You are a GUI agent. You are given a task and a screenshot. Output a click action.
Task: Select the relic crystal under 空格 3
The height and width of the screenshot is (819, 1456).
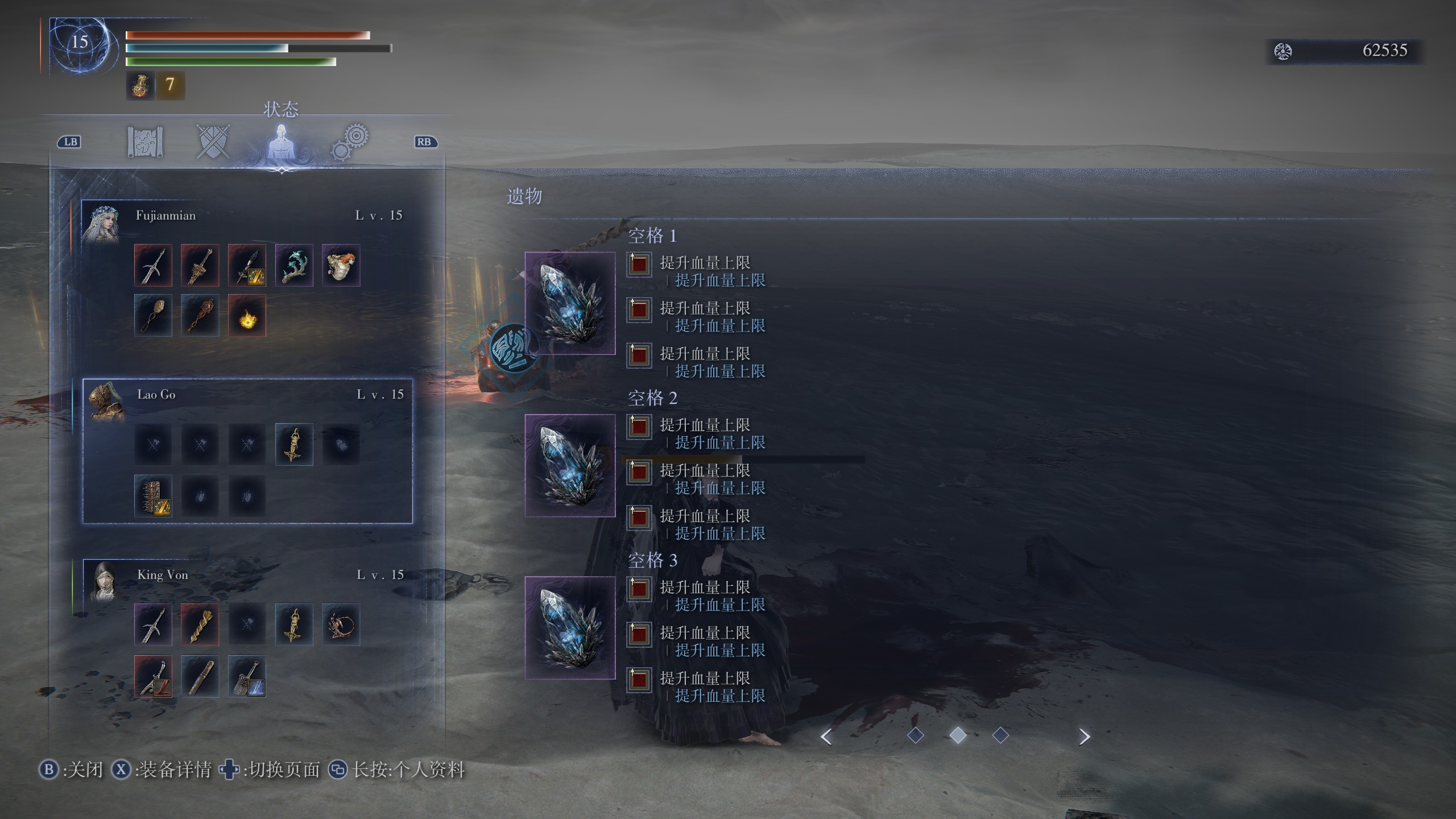(x=570, y=627)
